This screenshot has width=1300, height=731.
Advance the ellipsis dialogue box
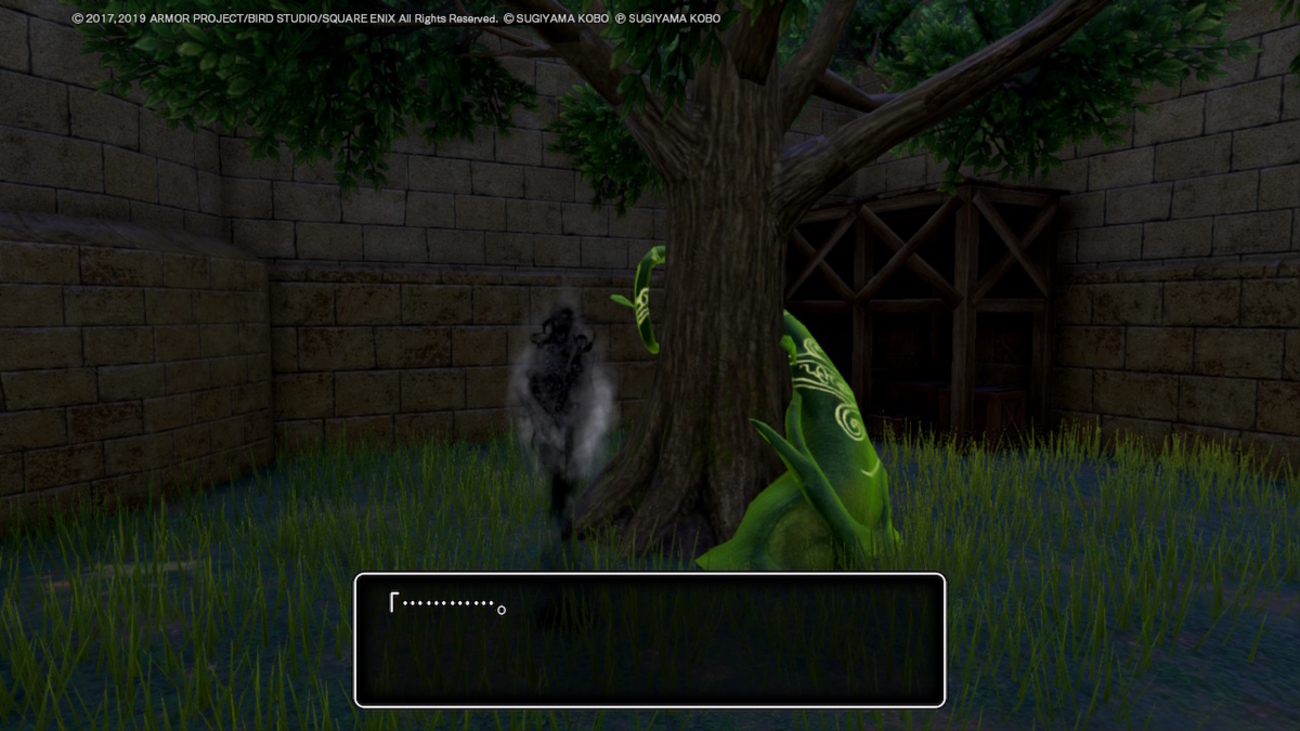[x=649, y=640]
